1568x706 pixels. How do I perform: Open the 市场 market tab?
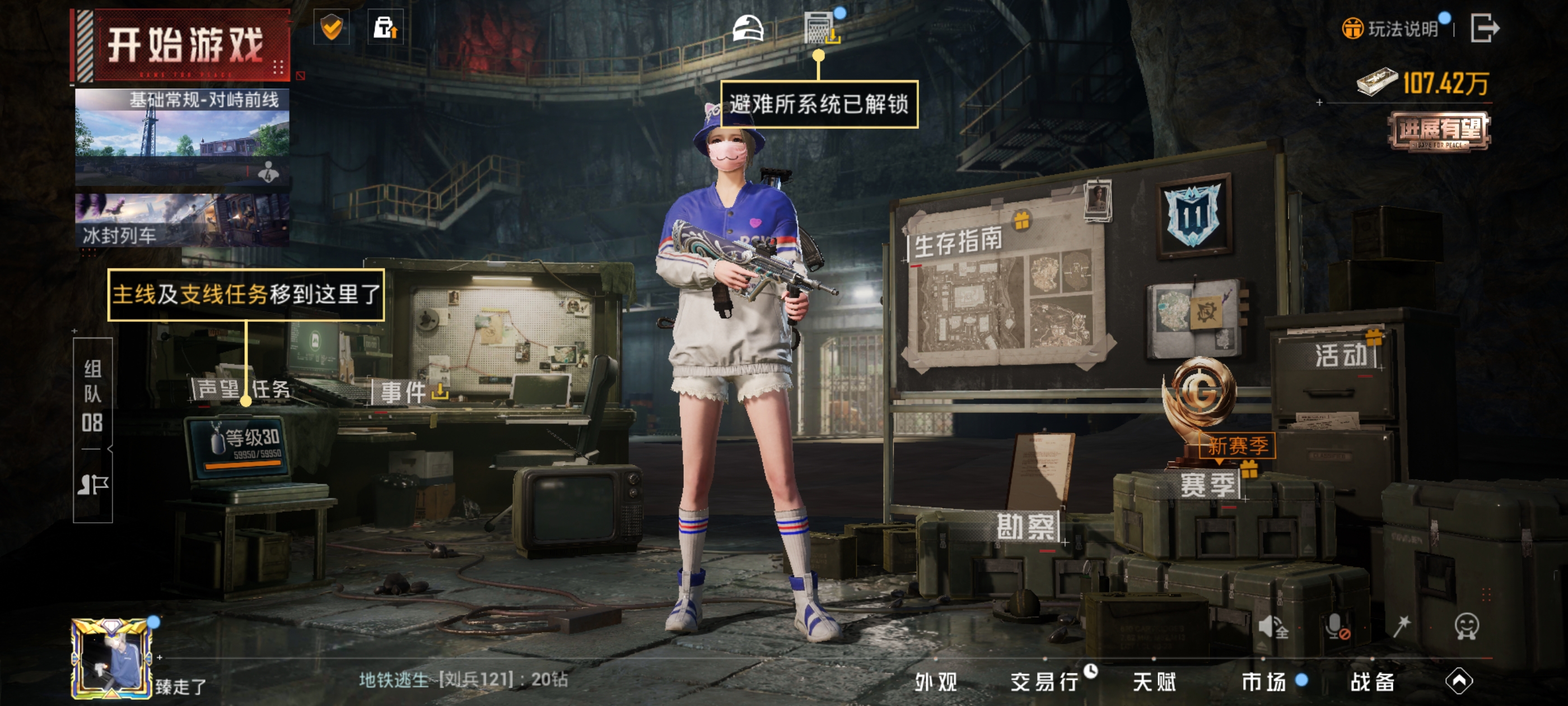click(x=1264, y=682)
